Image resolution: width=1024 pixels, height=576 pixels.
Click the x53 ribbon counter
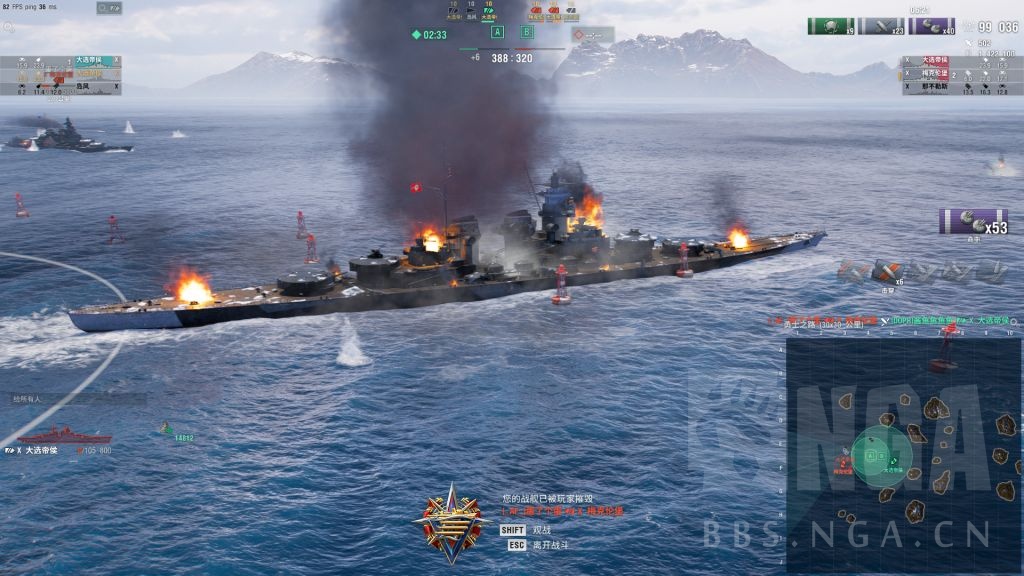click(972, 221)
